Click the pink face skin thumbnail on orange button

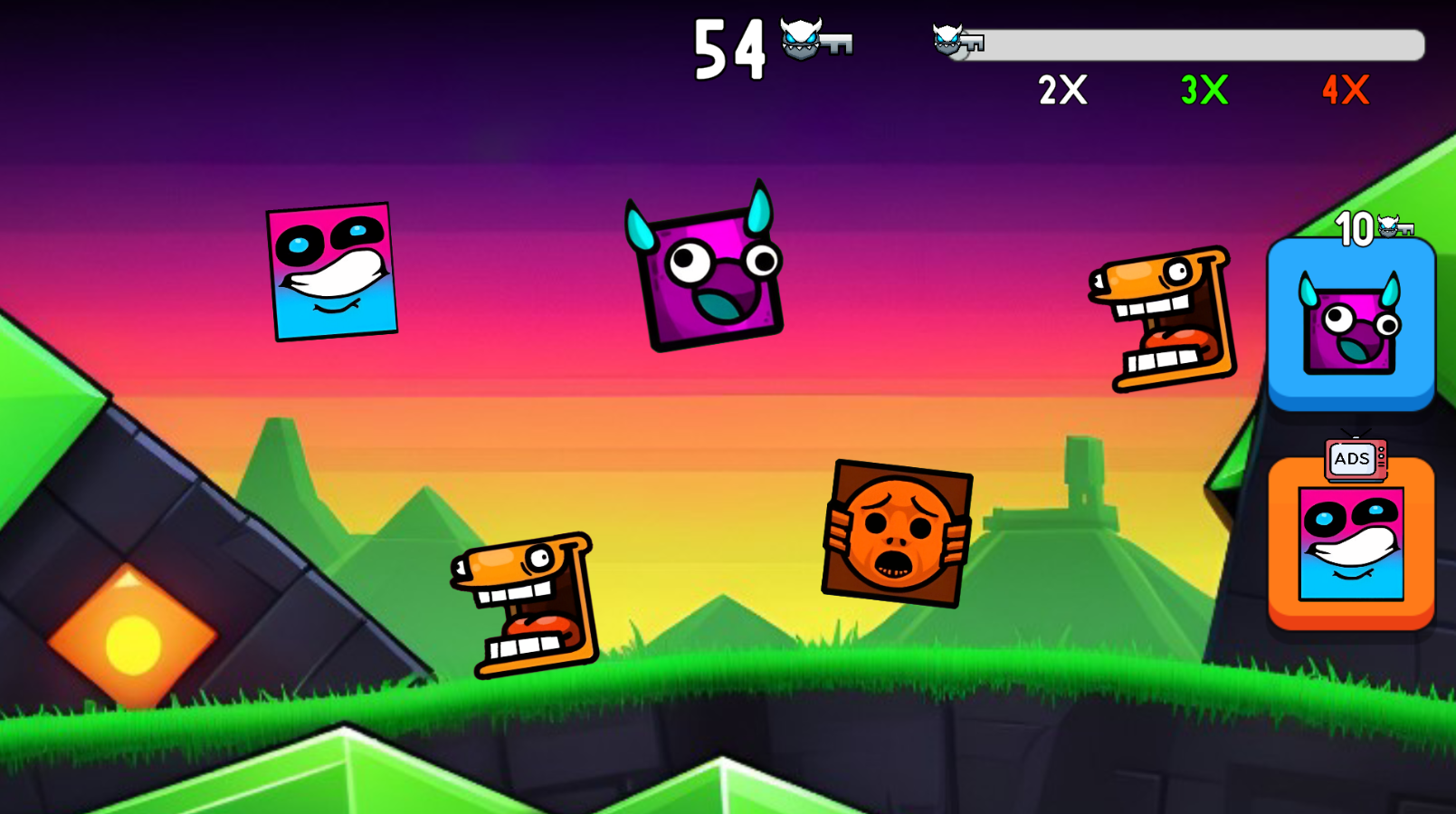[x=1349, y=543]
